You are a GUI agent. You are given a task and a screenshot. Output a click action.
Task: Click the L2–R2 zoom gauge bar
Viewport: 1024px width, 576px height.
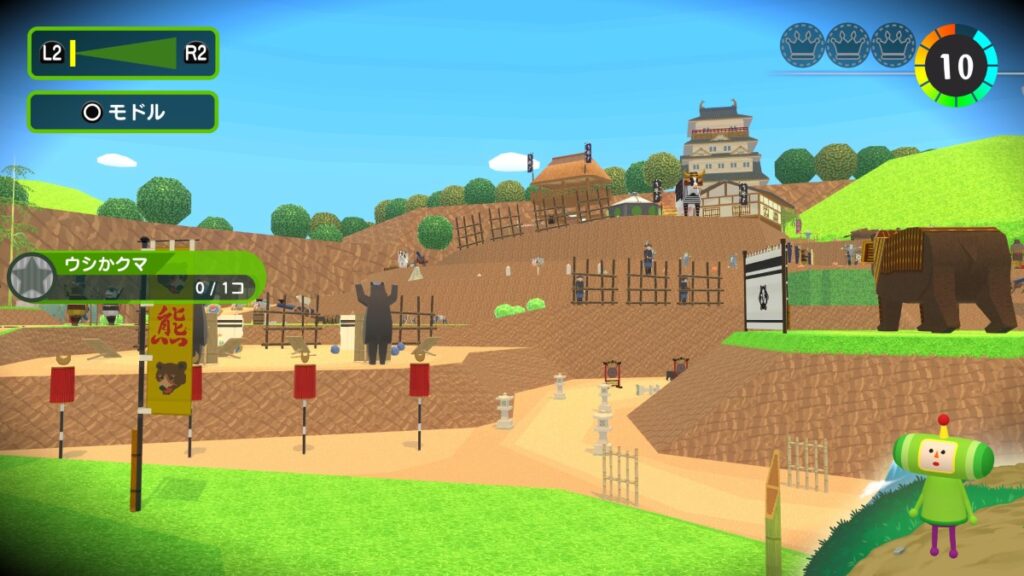pyautogui.click(x=122, y=53)
